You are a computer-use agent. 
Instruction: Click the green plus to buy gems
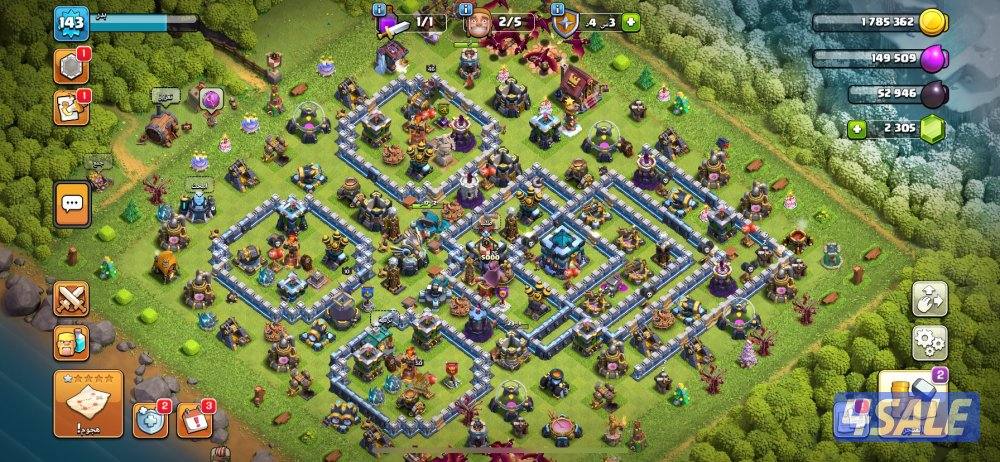coord(857,128)
